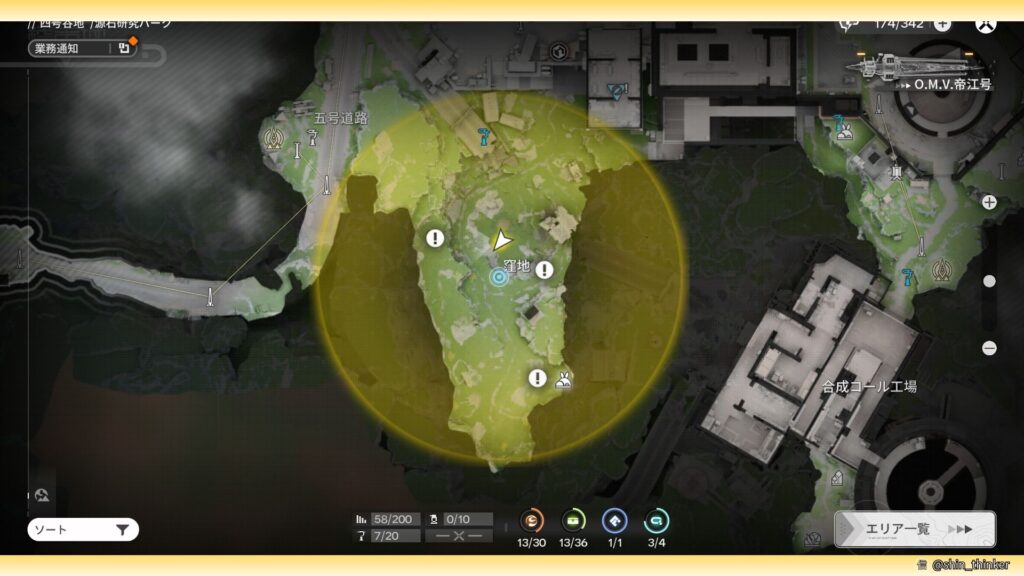Zoom out the map with minus button
Viewport: 1024px width, 576px height.
pos(989,348)
